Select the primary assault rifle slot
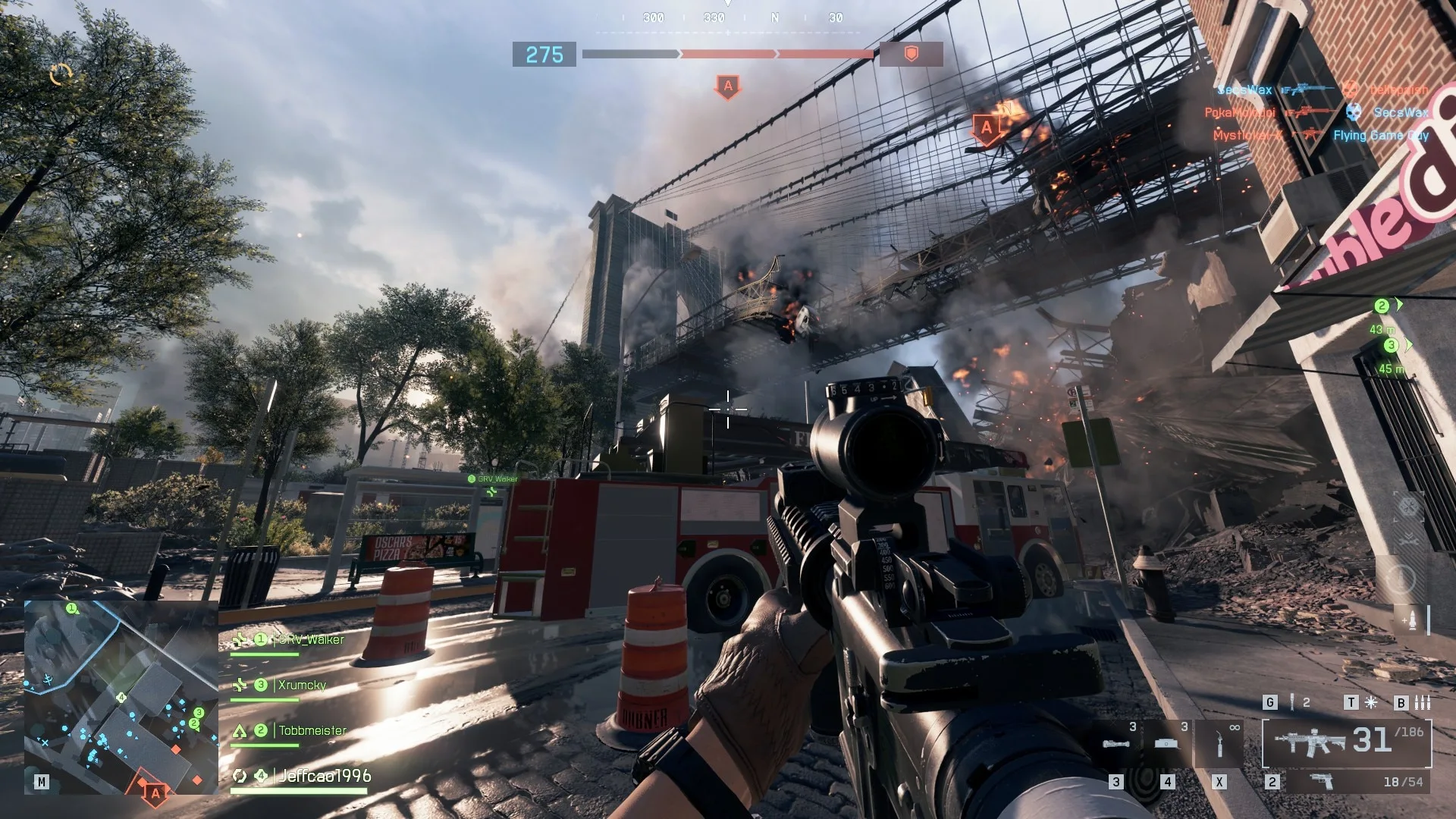This screenshot has height=819, width=1456. click(x=1346, y=742)
